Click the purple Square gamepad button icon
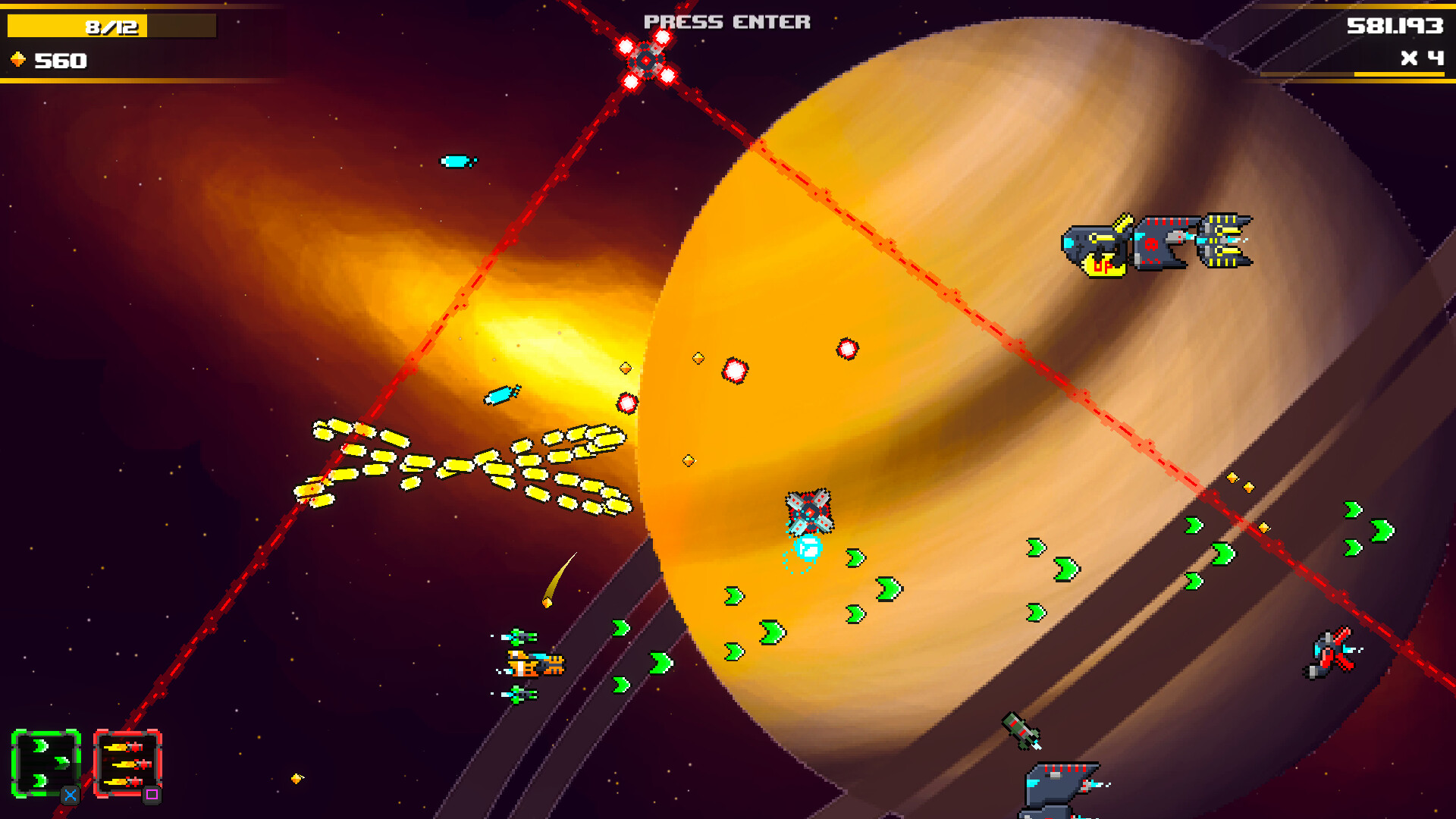1456x819 pixels. coord(155,794)
